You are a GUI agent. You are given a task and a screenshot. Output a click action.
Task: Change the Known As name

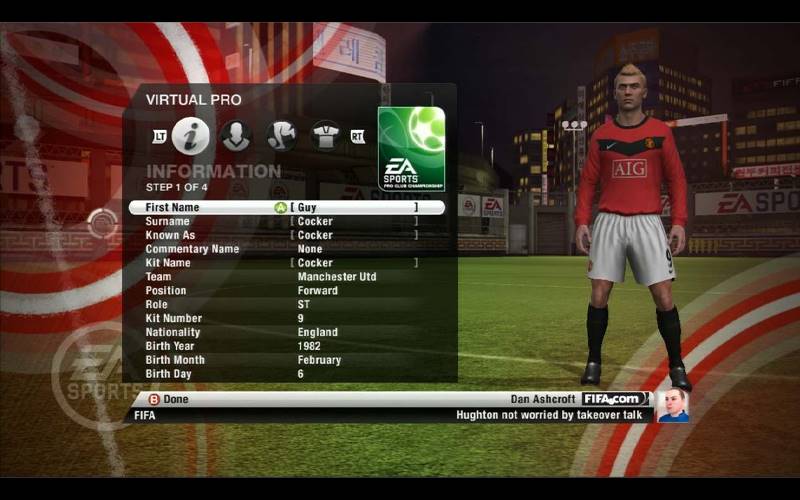[286, 235]
